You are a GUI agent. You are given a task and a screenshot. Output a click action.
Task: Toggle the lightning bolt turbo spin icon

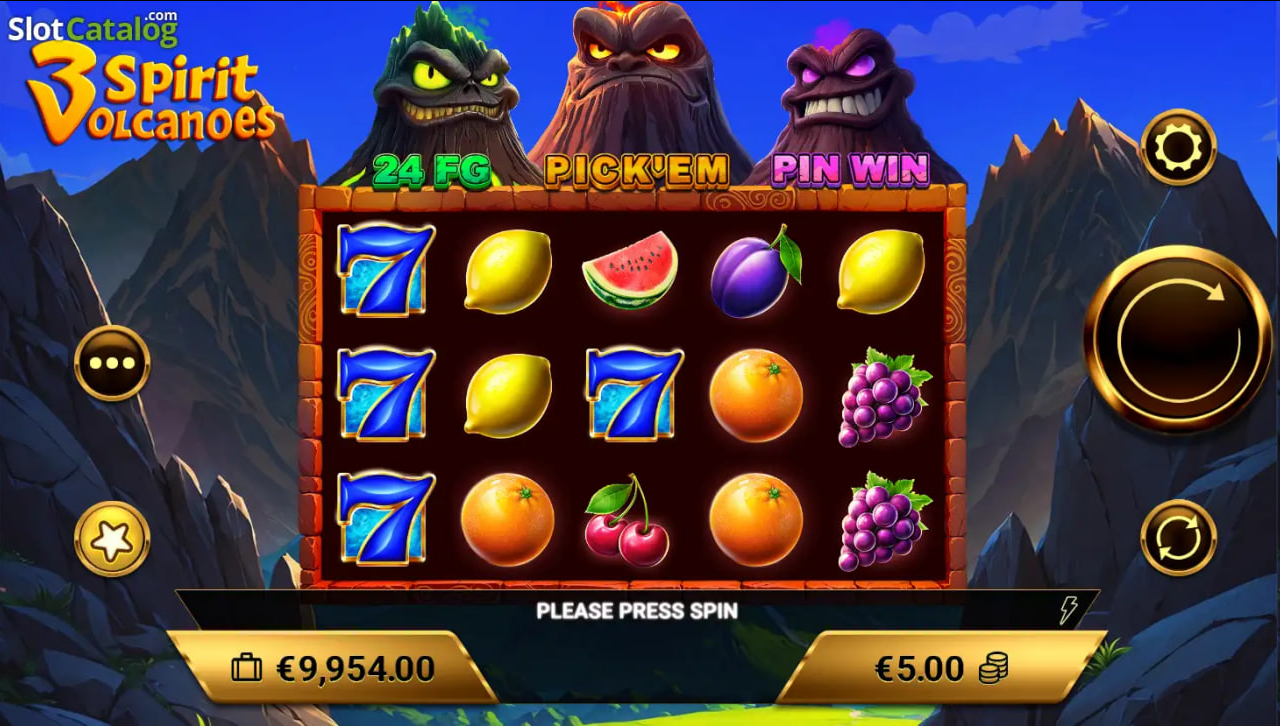point(1069,610)
